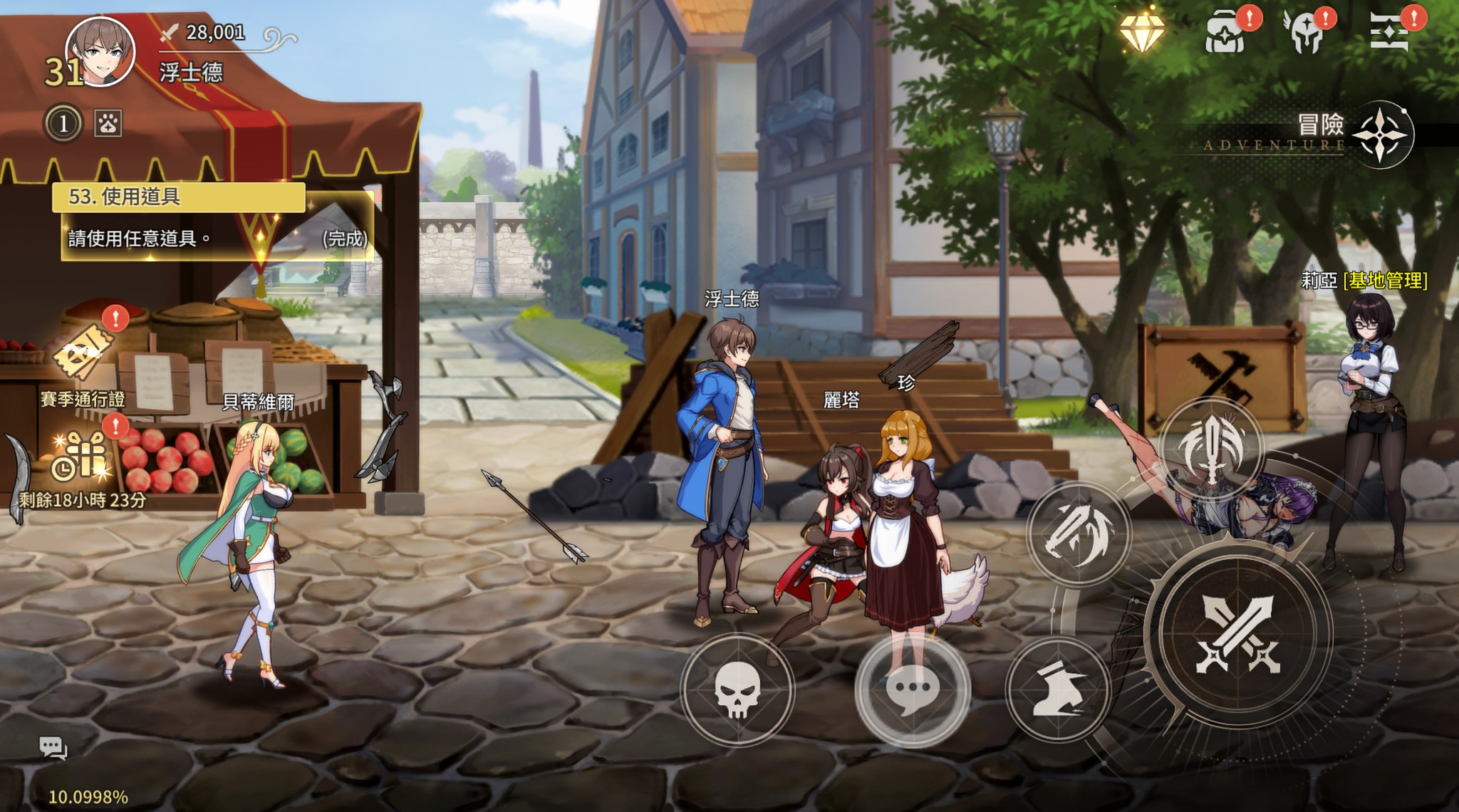Click the paw print pet icon
The image size is (1459, 812).
coord(108,124)
